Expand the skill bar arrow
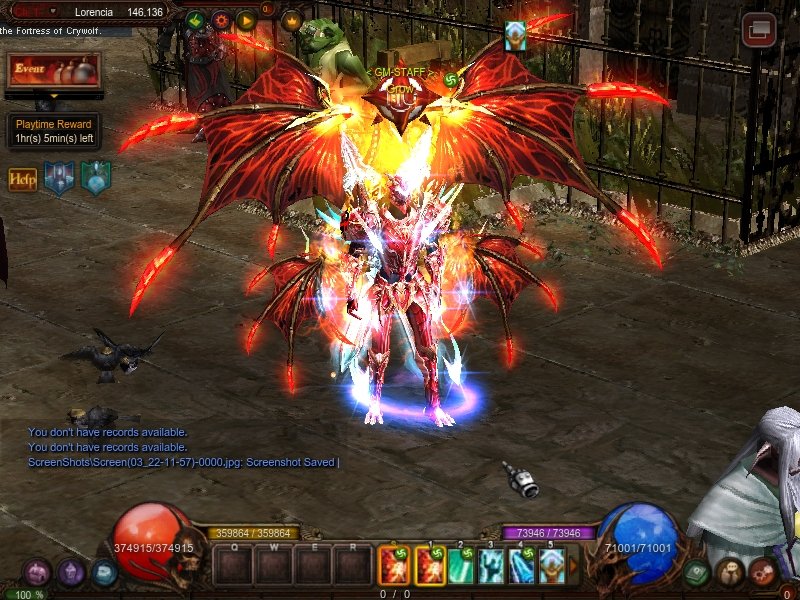 [x=574, y=567]
